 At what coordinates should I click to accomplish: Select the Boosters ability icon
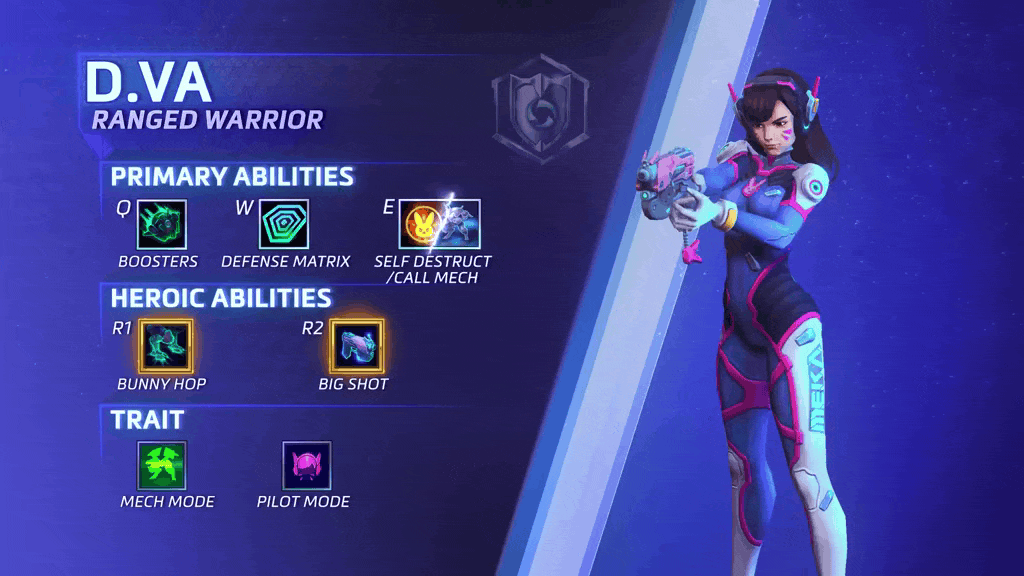click(159, 224)
